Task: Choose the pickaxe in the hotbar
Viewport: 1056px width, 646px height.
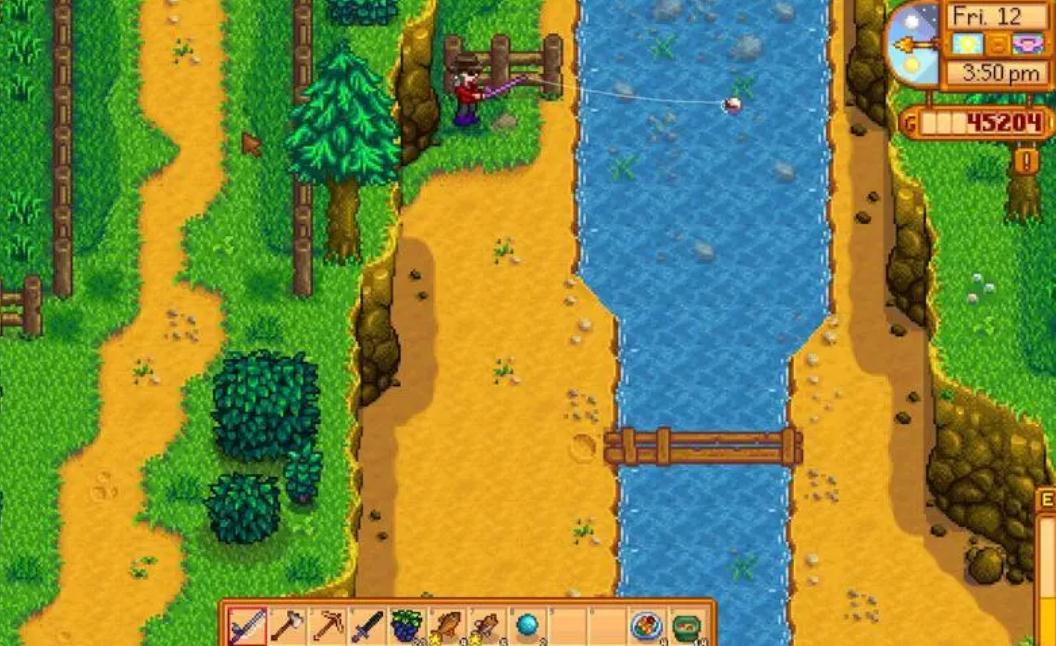Action: pyautogui.click(x=326, y=626)
